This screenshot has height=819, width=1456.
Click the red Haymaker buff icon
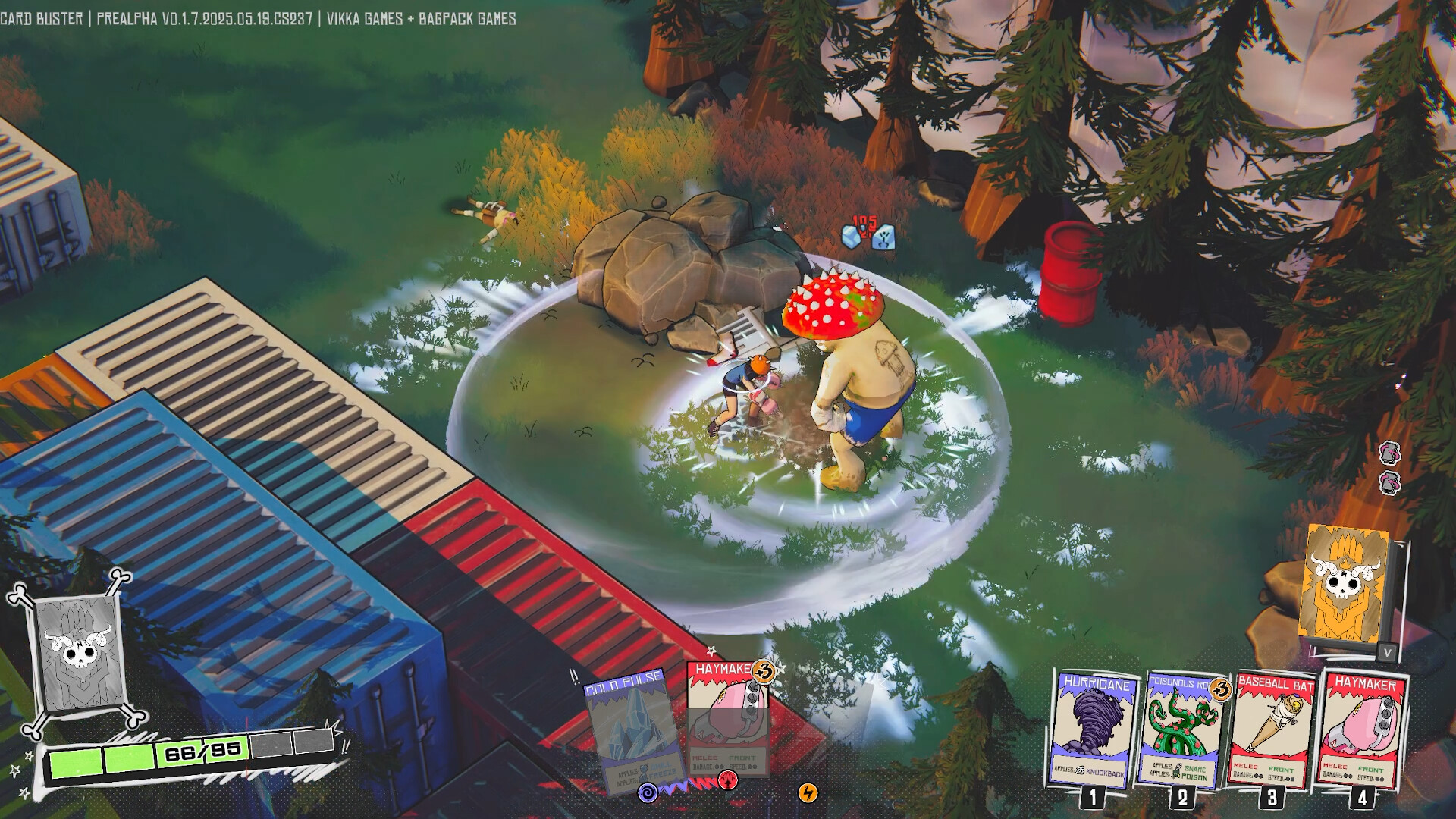(x=728, y=778)
